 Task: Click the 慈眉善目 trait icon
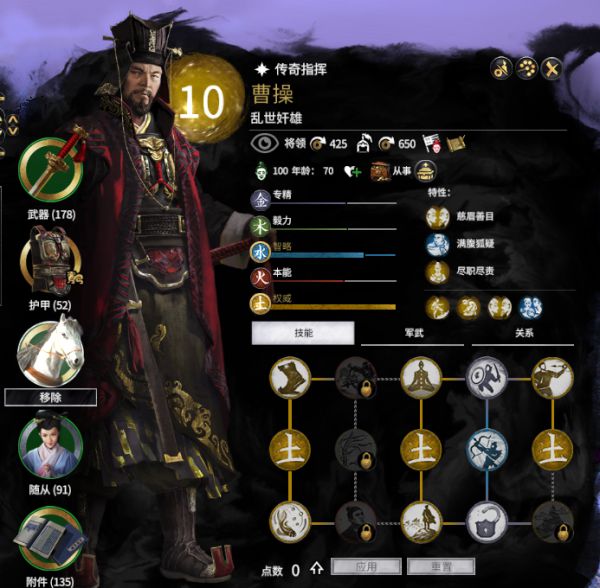(x=436, y=216)
